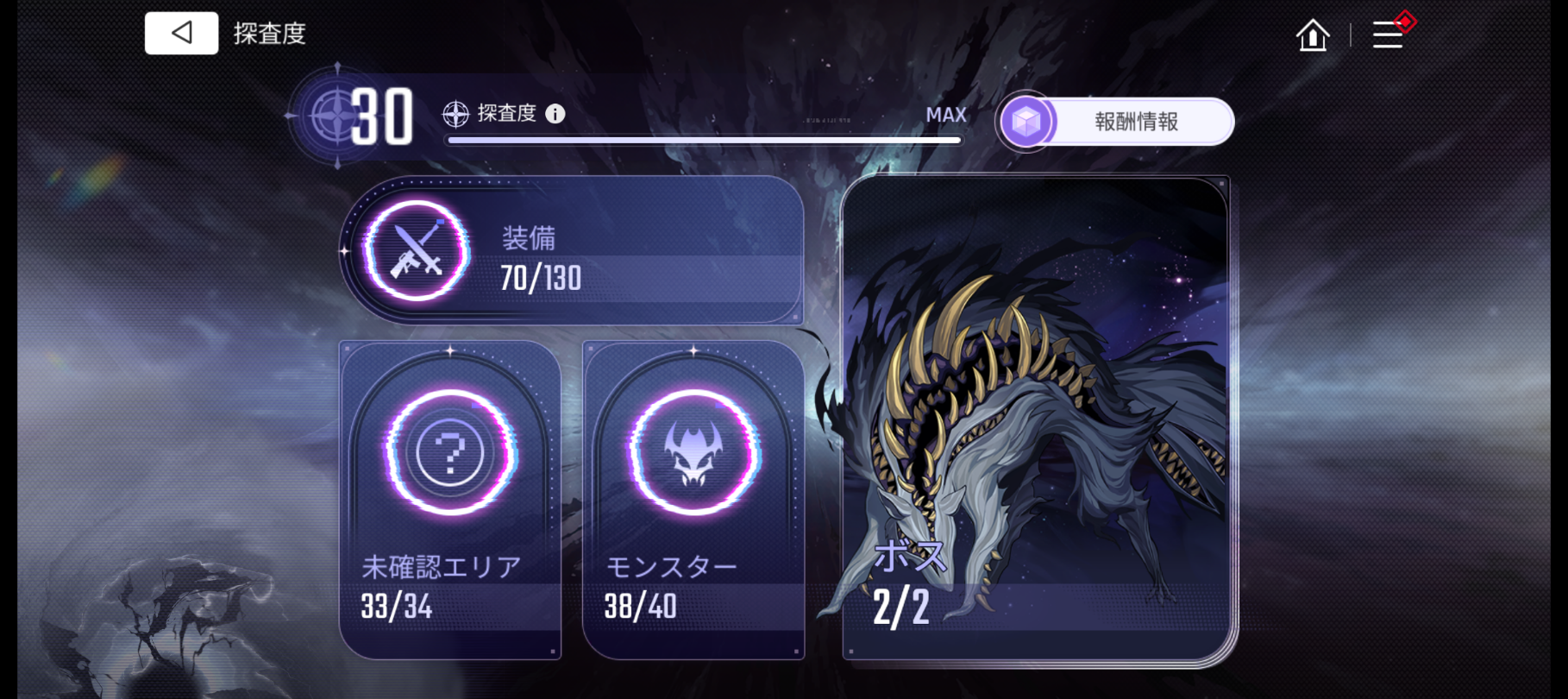Viewport: 1568px width, 699px height.
Task: Open the hamburger menu
Action: 1388,35
